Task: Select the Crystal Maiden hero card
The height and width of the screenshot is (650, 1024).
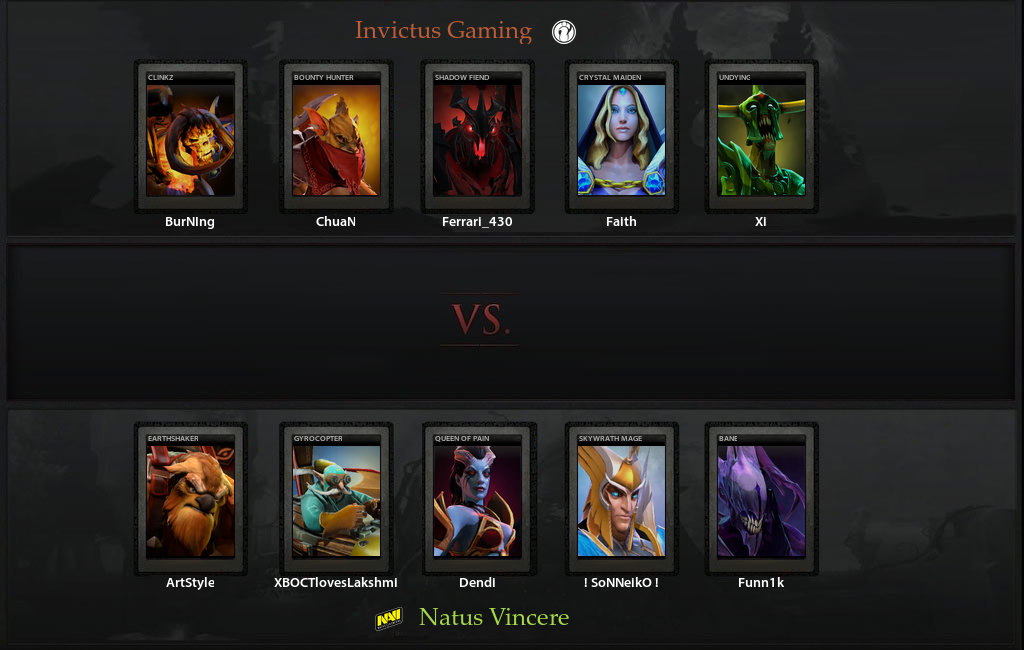Action: (x=621, y=138)
